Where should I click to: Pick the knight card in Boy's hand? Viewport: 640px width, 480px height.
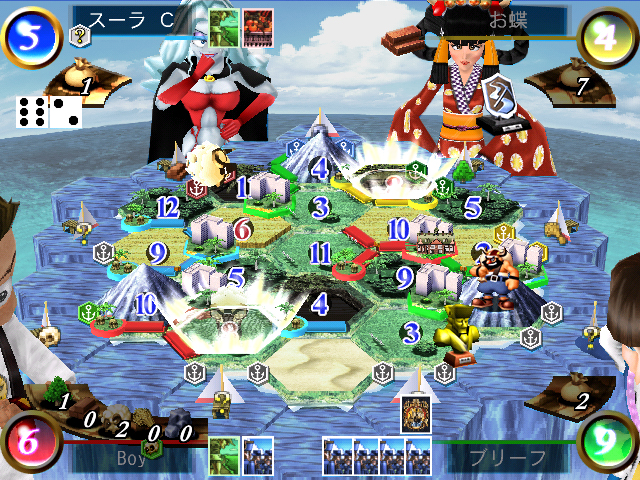pos(258,456)
